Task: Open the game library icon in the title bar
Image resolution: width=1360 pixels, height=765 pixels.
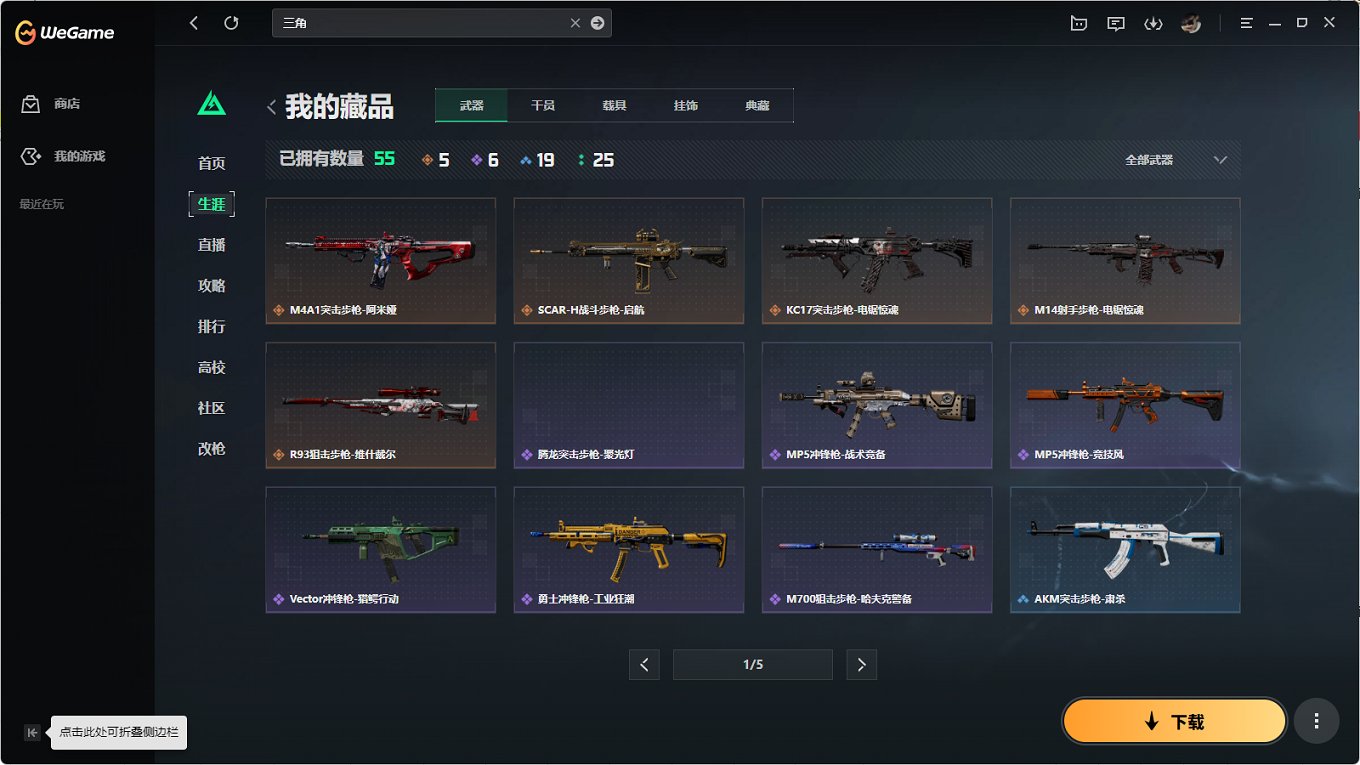Action: 1079,22
